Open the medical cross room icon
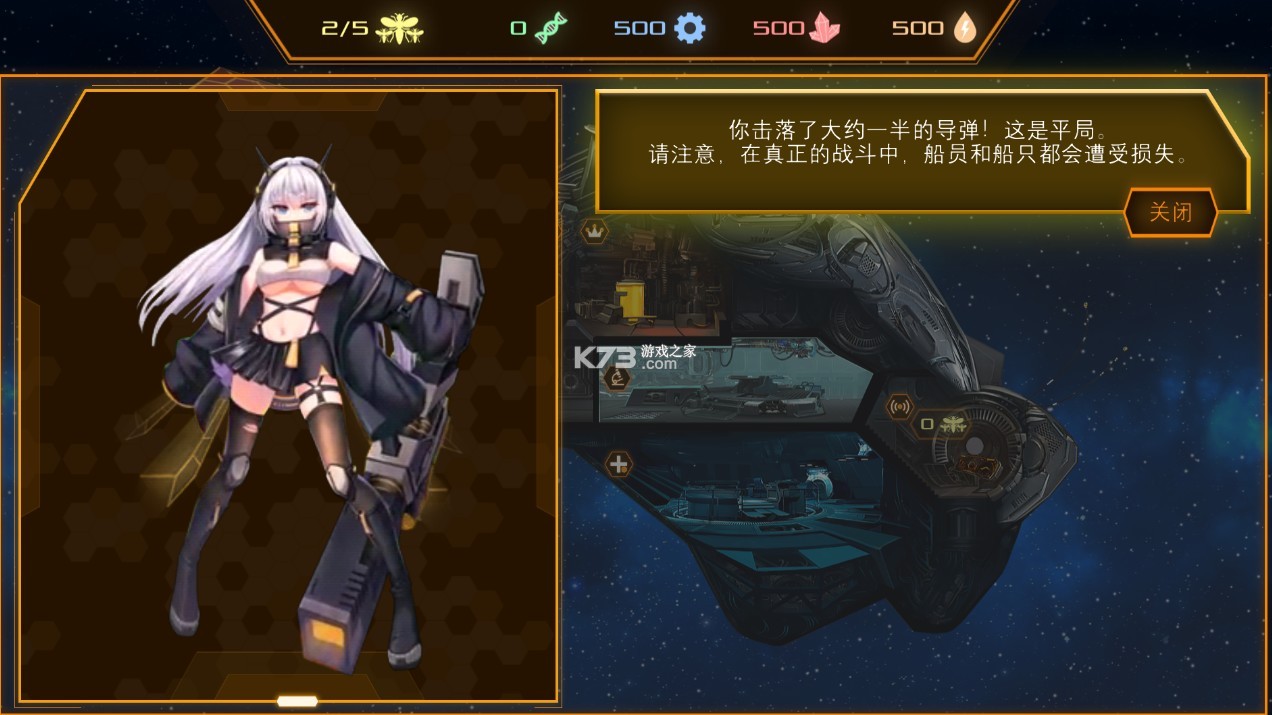Image resolution: width=1272 pixels, height=715 pixels. [x=619, y=463]
